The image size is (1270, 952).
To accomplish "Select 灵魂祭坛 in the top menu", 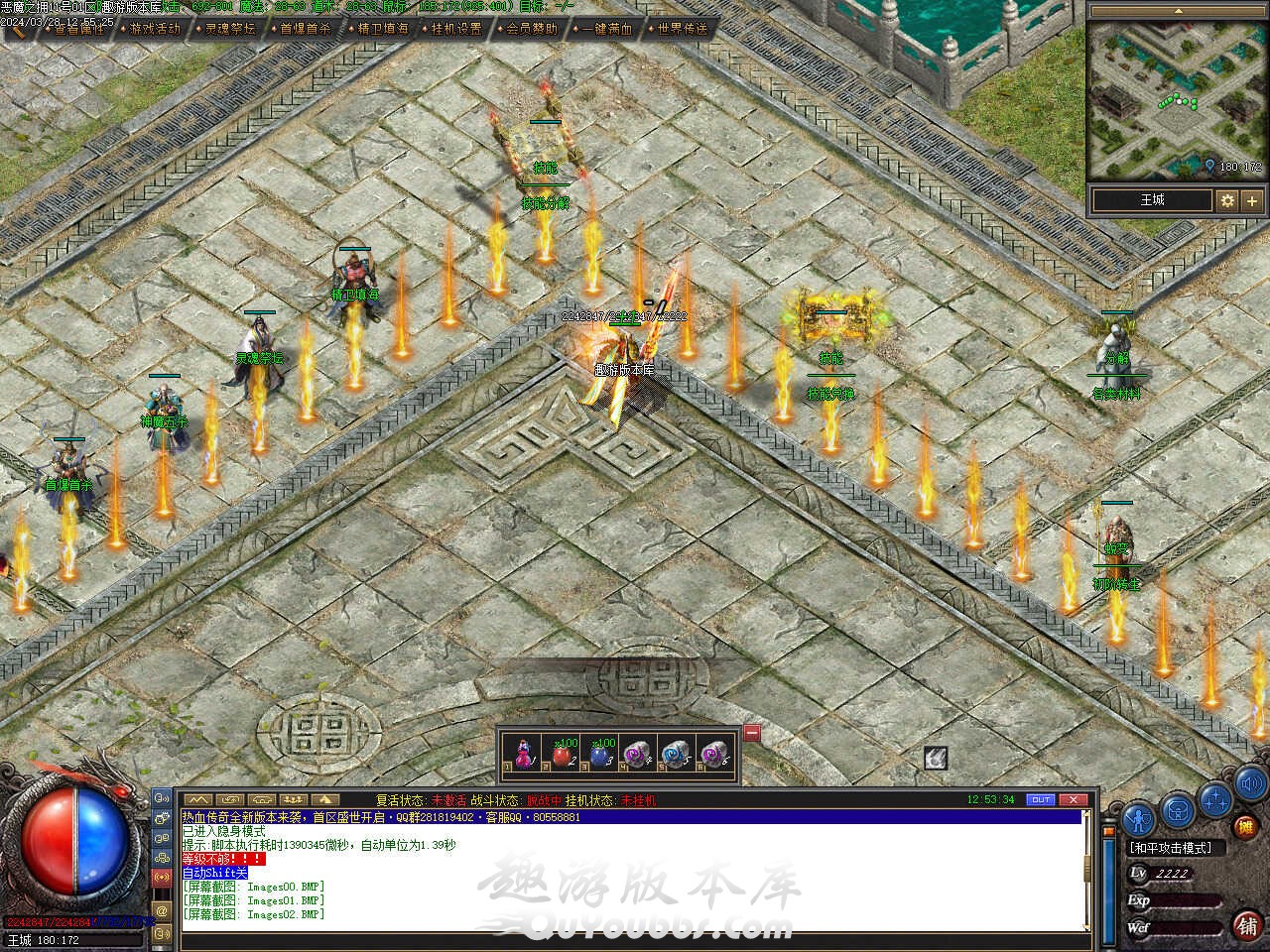I will pos(229,29).
